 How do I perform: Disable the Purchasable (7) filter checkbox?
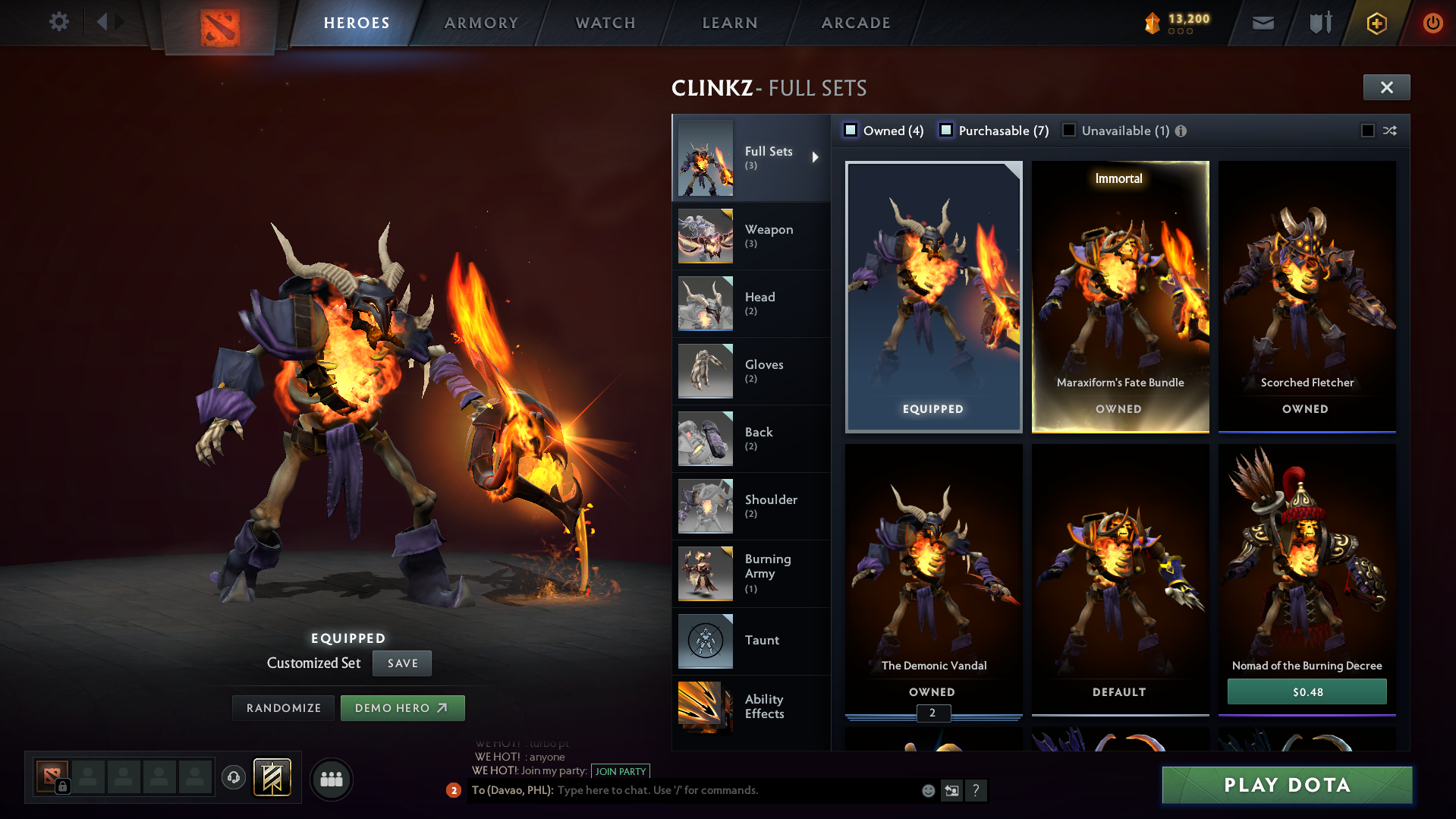pyautogui.click(x=946, y=130)
